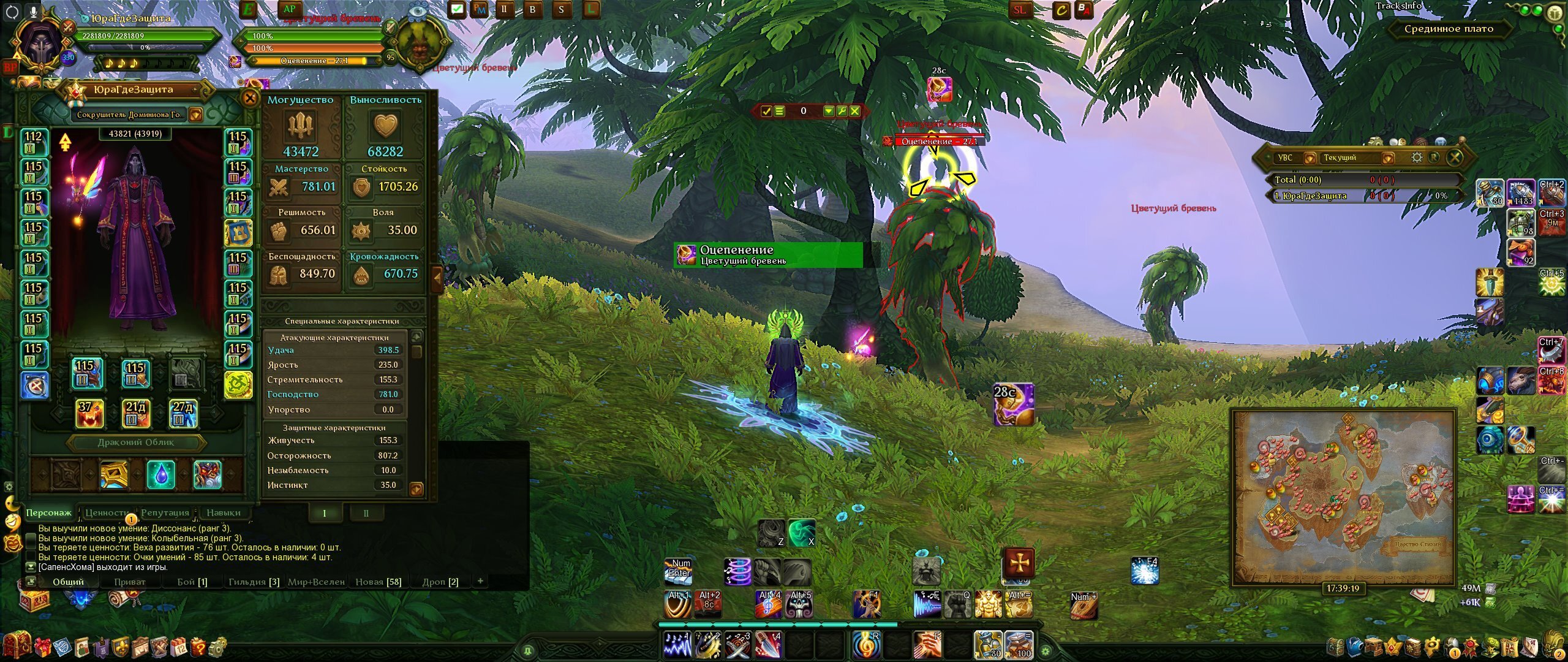The image size is (1568, 662).
Task: Activate the skull ability on Alt+5
Action: tap(800, 604)
